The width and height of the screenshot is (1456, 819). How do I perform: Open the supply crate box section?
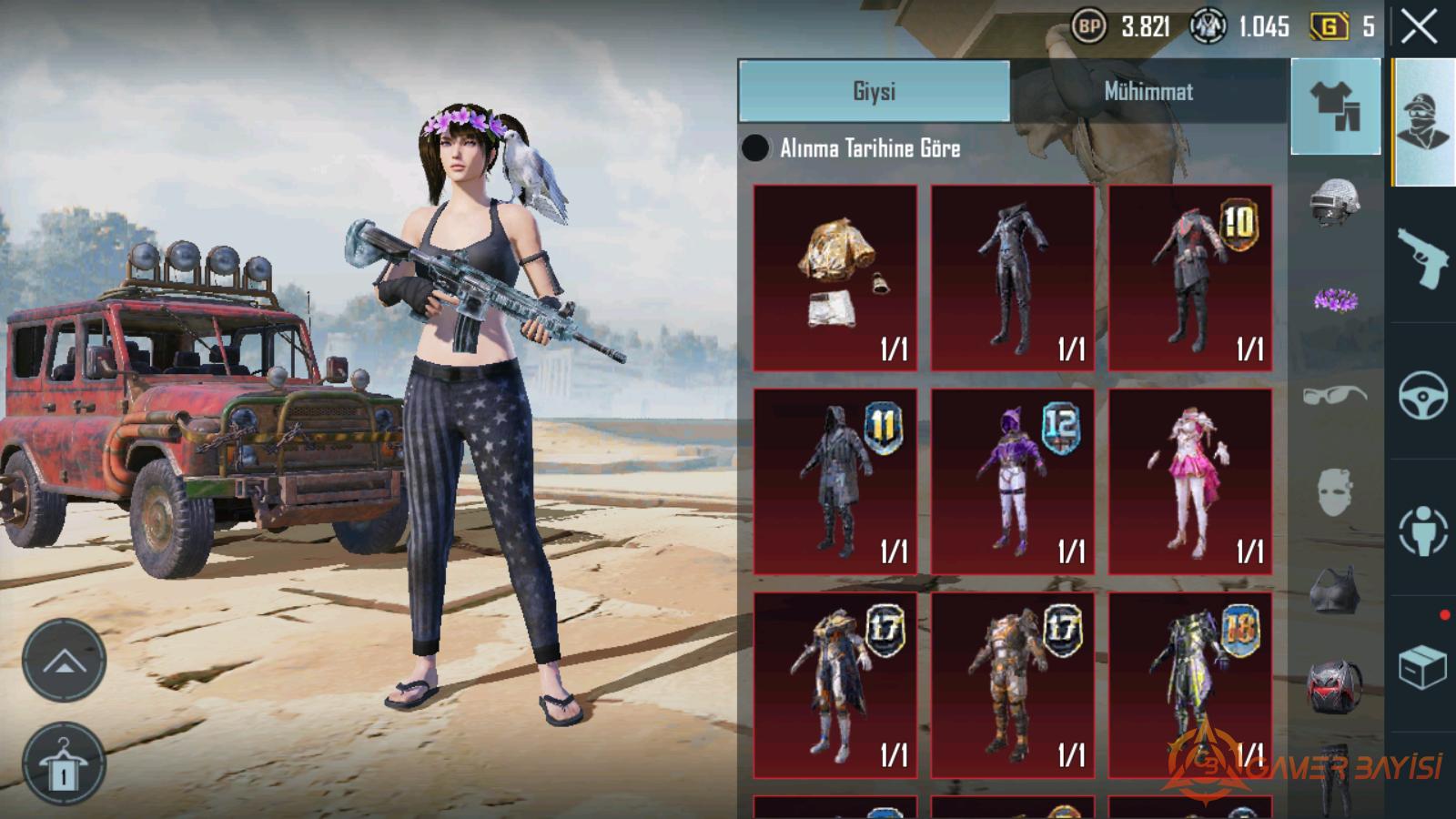tap(1422, 667)
